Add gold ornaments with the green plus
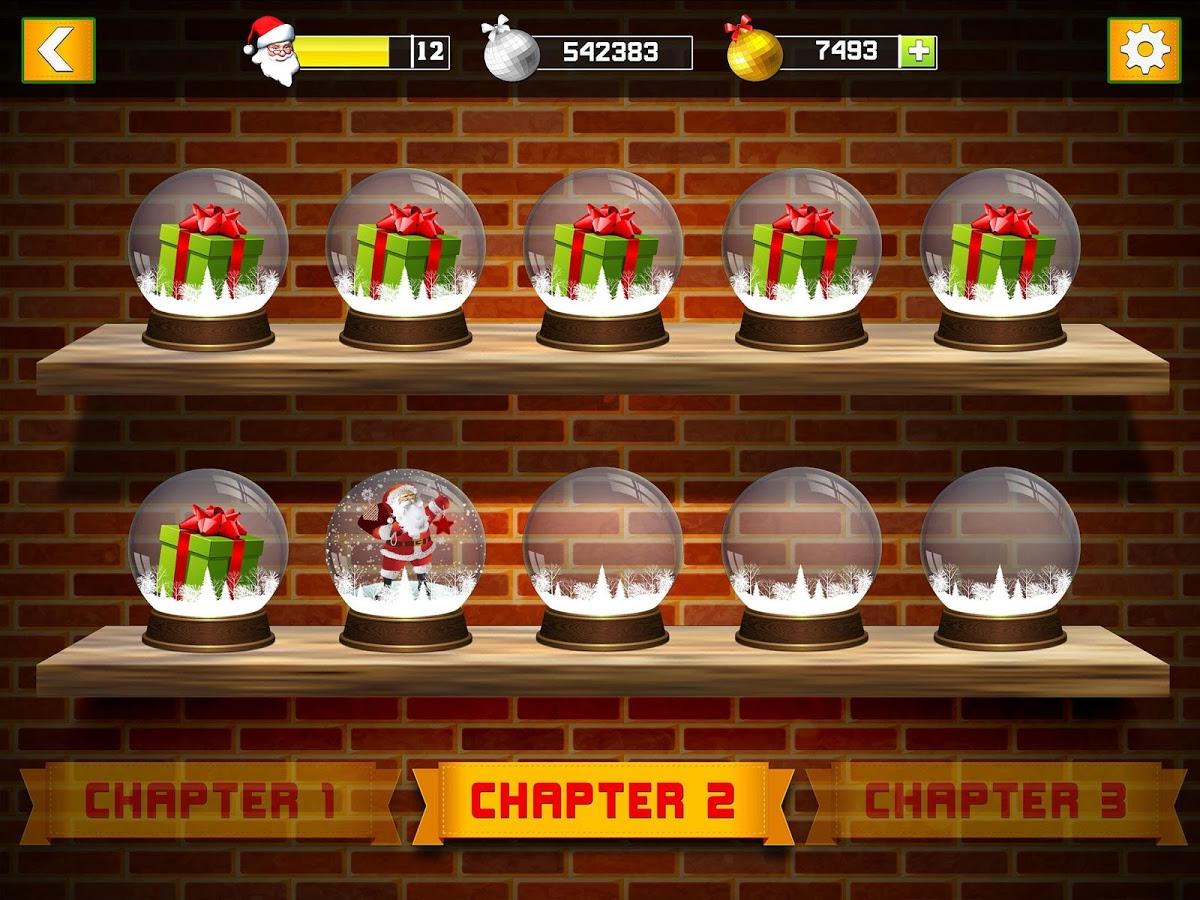Screen dimensions: 1200x900 coord(917,52)
